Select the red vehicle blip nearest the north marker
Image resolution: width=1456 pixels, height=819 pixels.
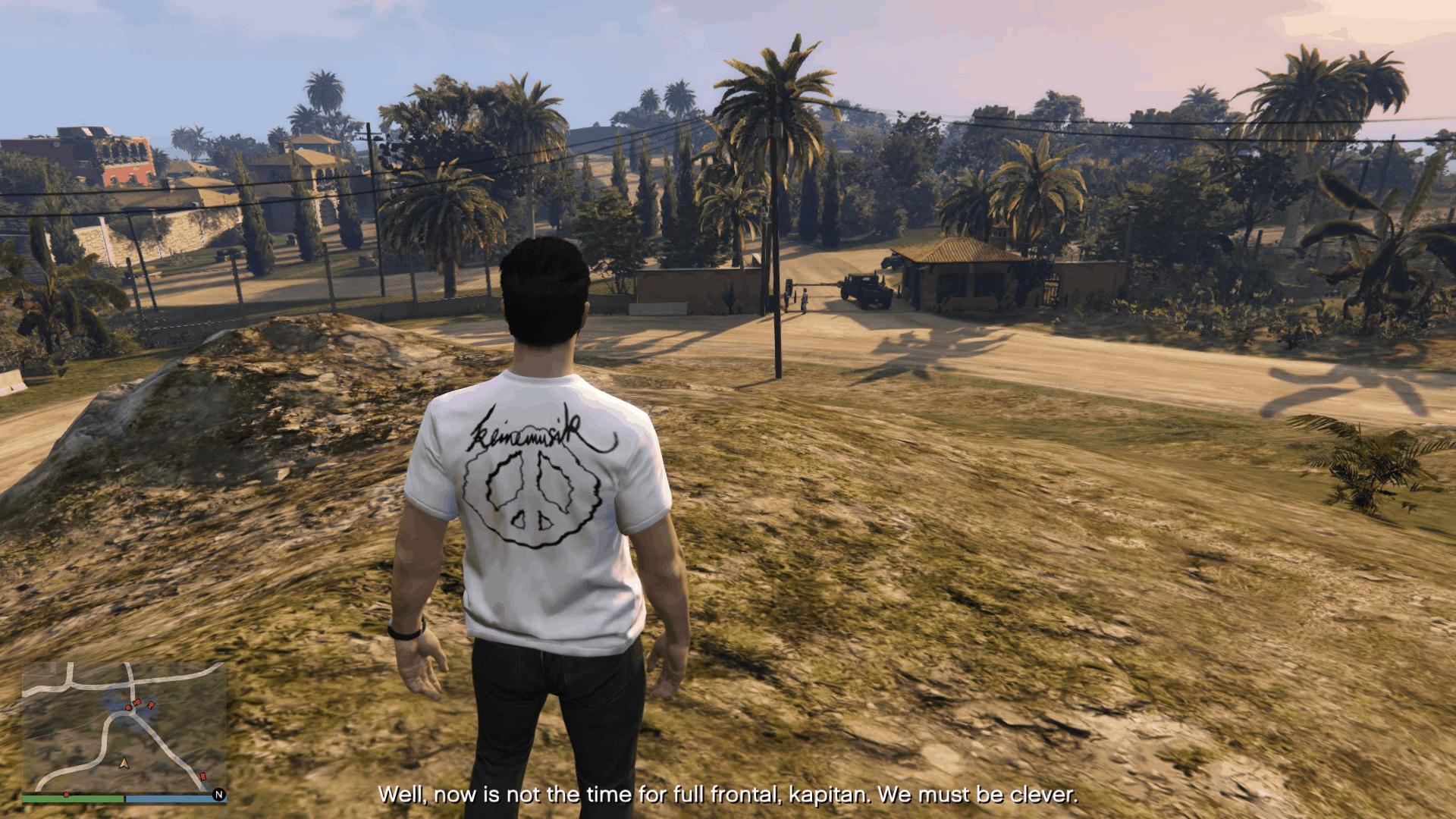click(202, 777)
